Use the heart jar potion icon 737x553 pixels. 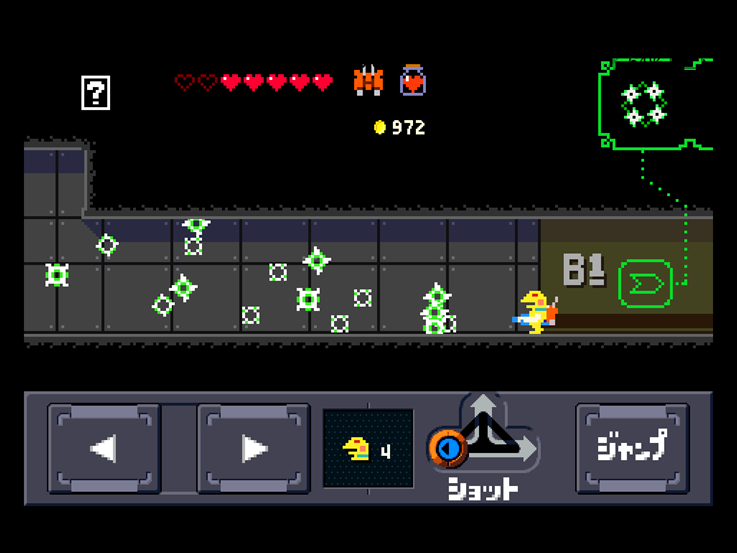click(x=413, y=80)
